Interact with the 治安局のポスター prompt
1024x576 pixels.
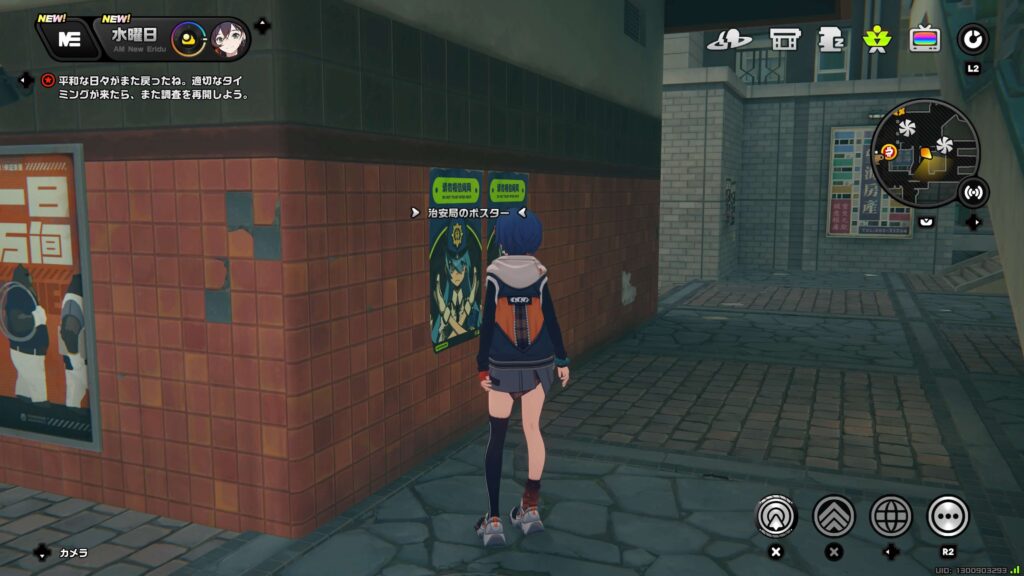(x=468, y=213)
